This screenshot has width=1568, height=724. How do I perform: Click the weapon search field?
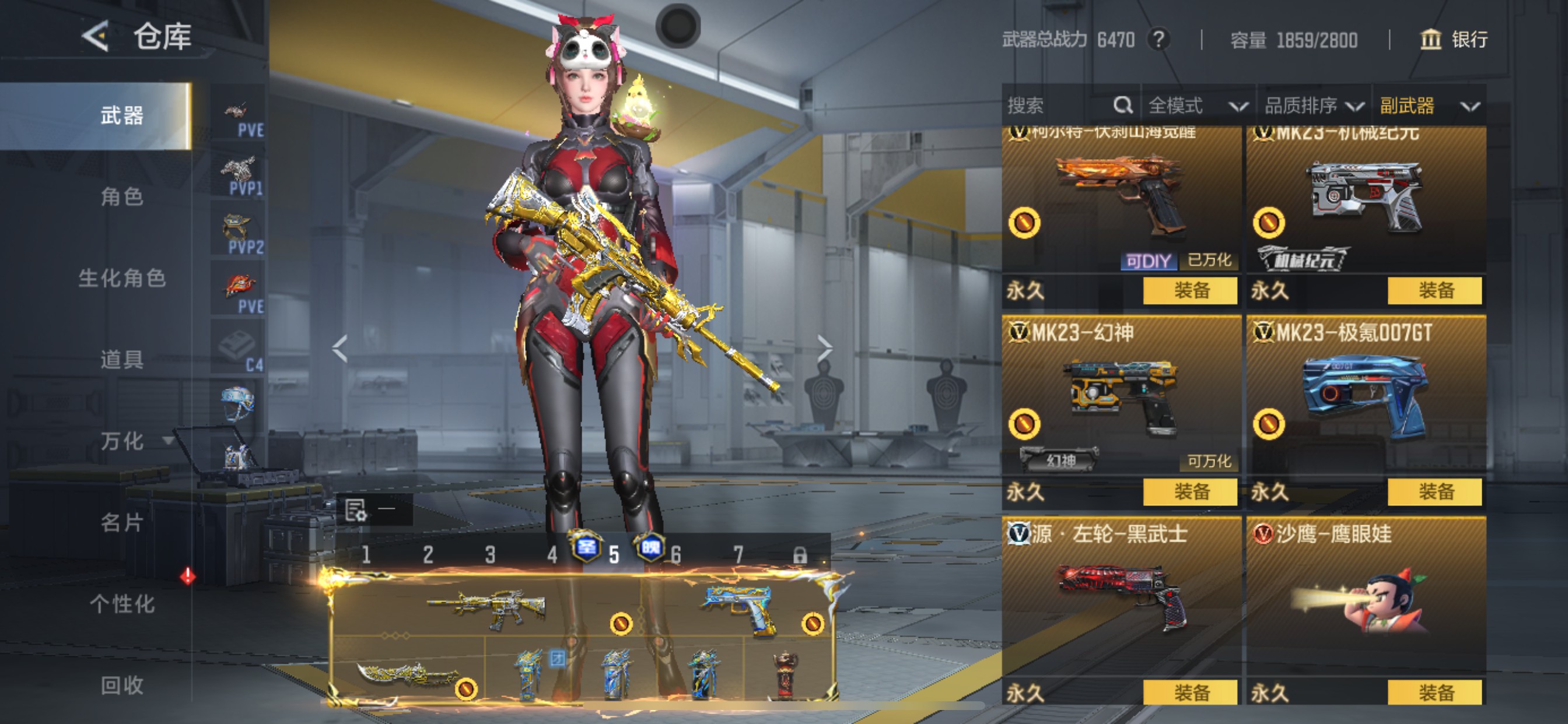coord(1059,106)
